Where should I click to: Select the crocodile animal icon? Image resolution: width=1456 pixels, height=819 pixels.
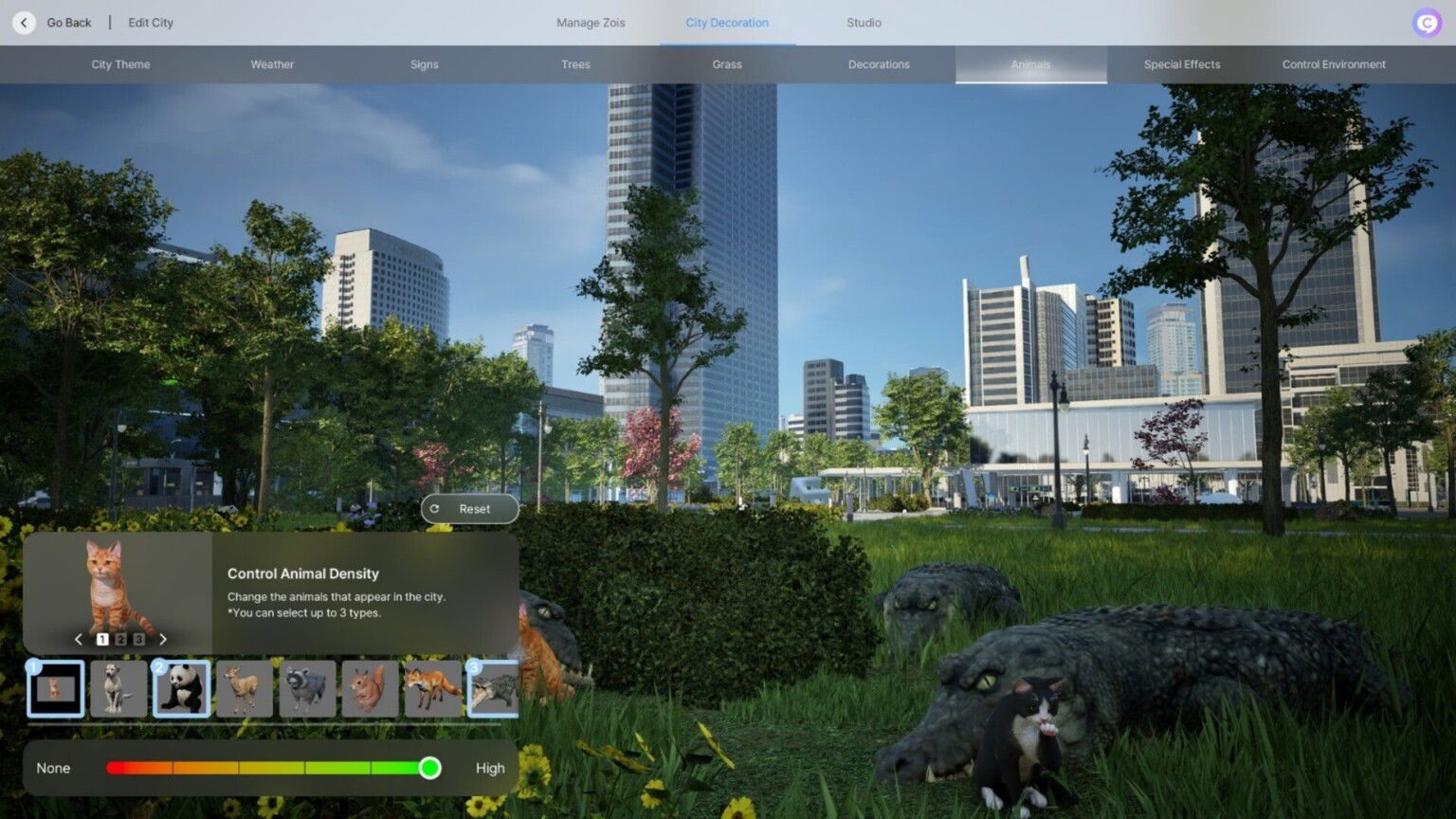pyautogui.click(x=495, y=689)
